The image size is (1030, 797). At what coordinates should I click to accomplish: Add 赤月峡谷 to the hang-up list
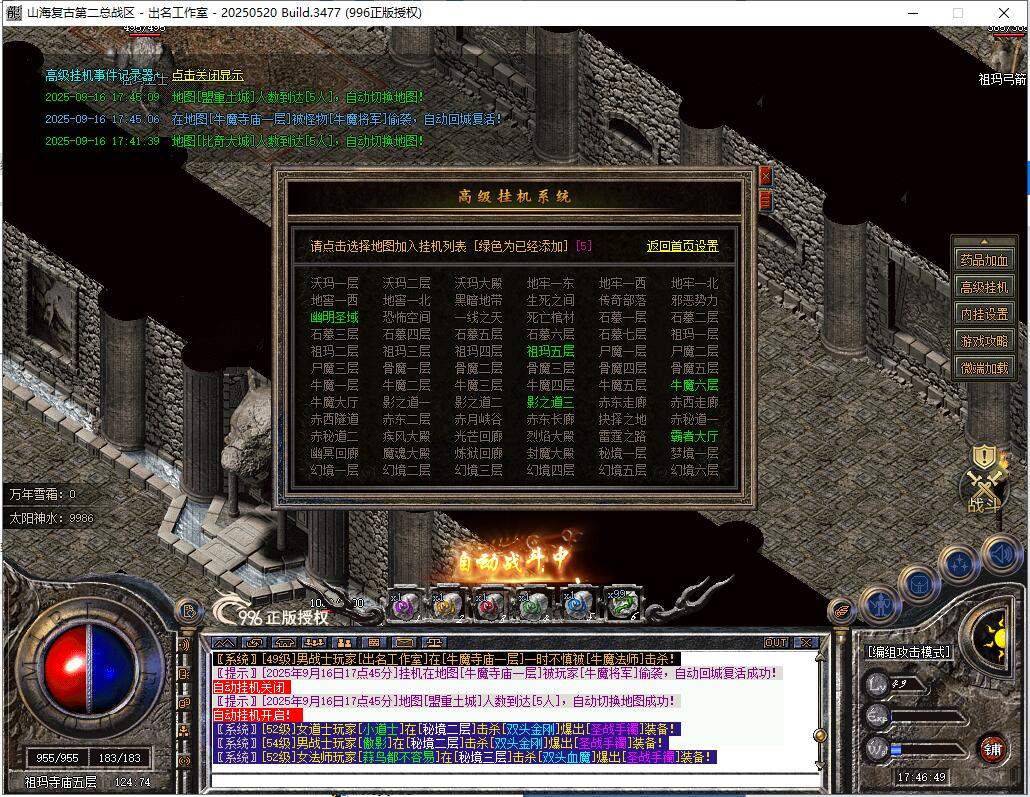[478, 419]
